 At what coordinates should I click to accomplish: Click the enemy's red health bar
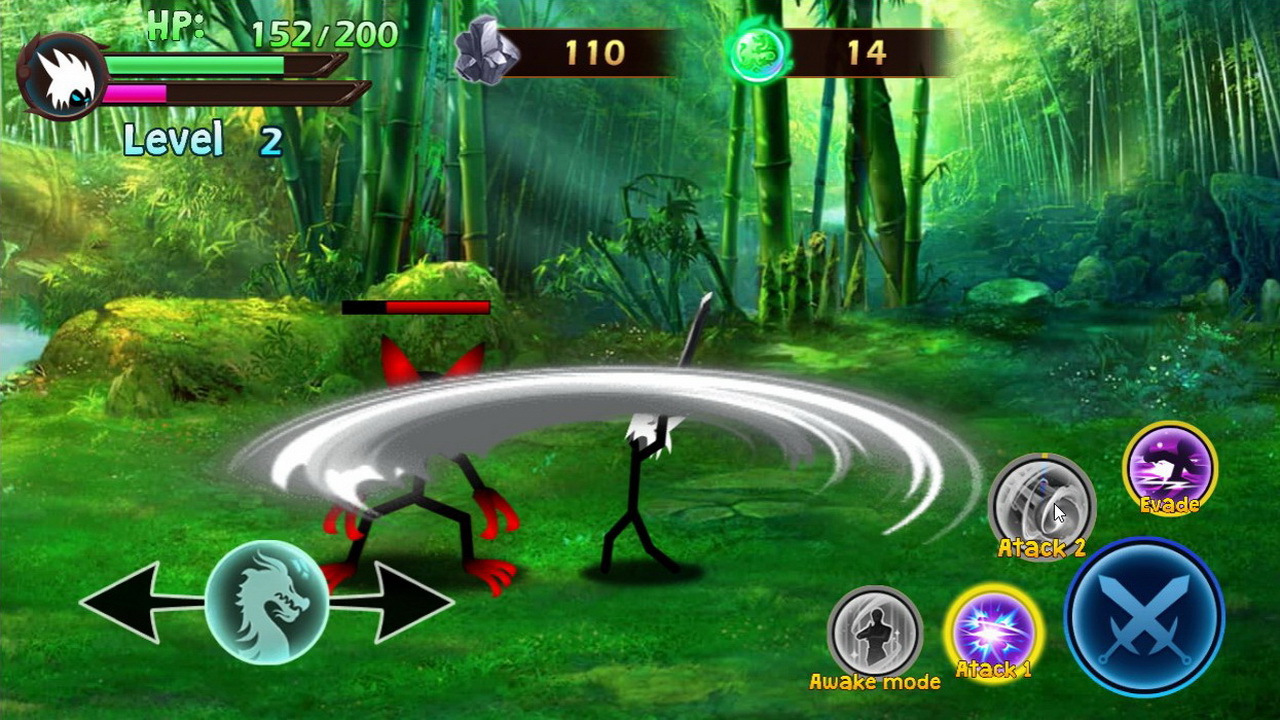point(415,307)
